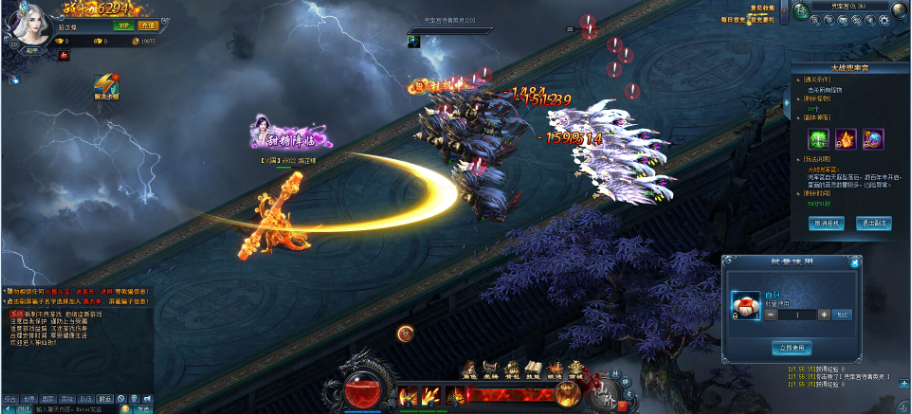Select the orange flame reward icon
This screenshot has width=912, height=414.
[x=844, y=138]
